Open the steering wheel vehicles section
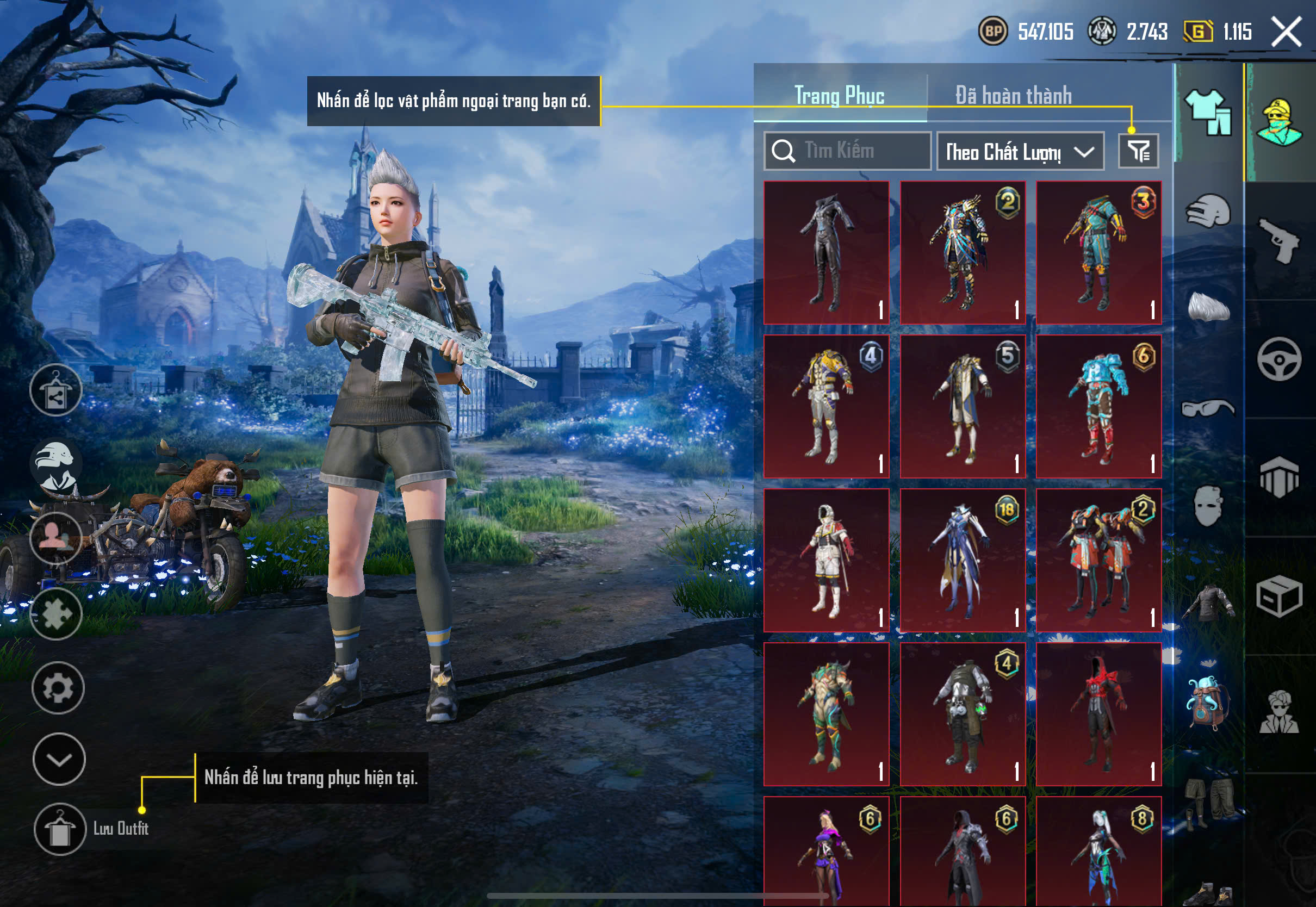This screenshot has width=1316, height=907. tap(1280, 360)
